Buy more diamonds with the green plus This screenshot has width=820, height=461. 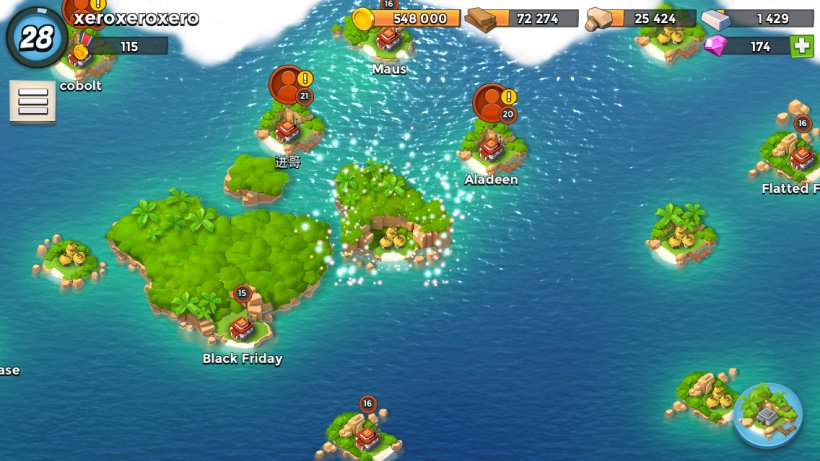(x=801, y=46)
